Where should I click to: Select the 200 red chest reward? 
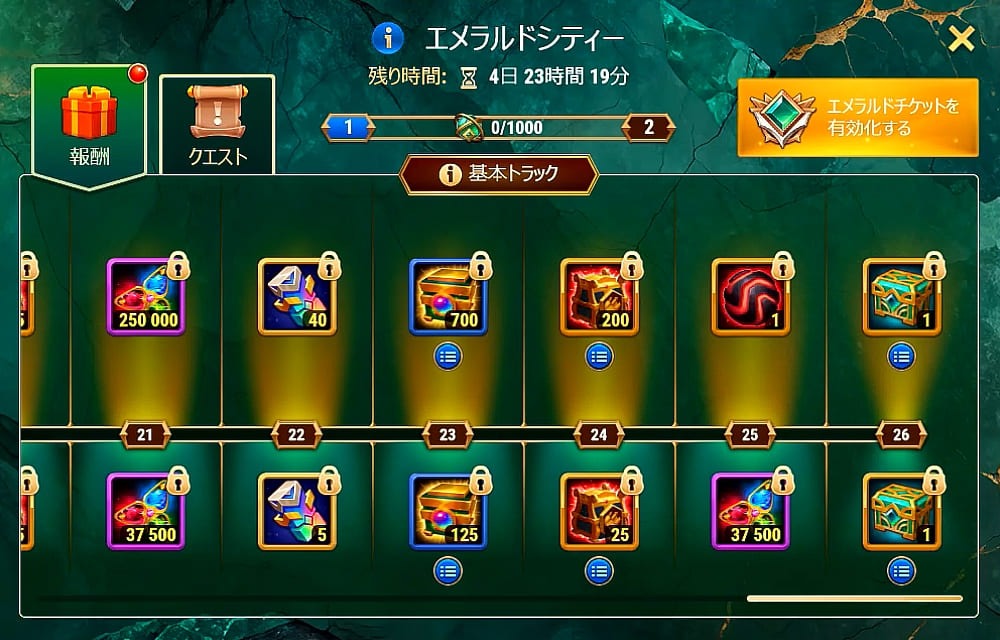point(599,297)
